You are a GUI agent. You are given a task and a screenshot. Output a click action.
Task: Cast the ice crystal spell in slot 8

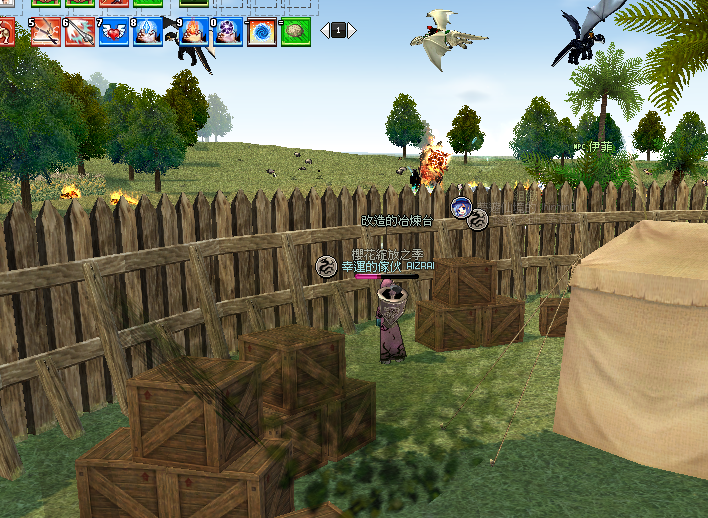147,31
